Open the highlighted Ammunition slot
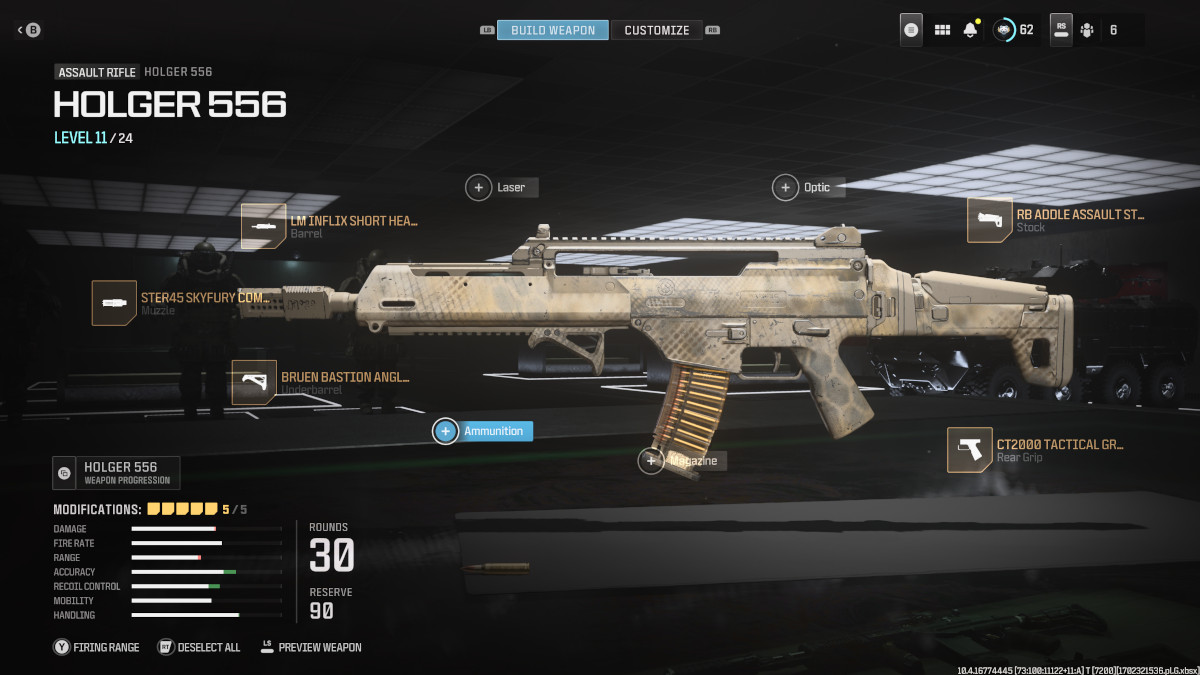 [x=483, y=431]
